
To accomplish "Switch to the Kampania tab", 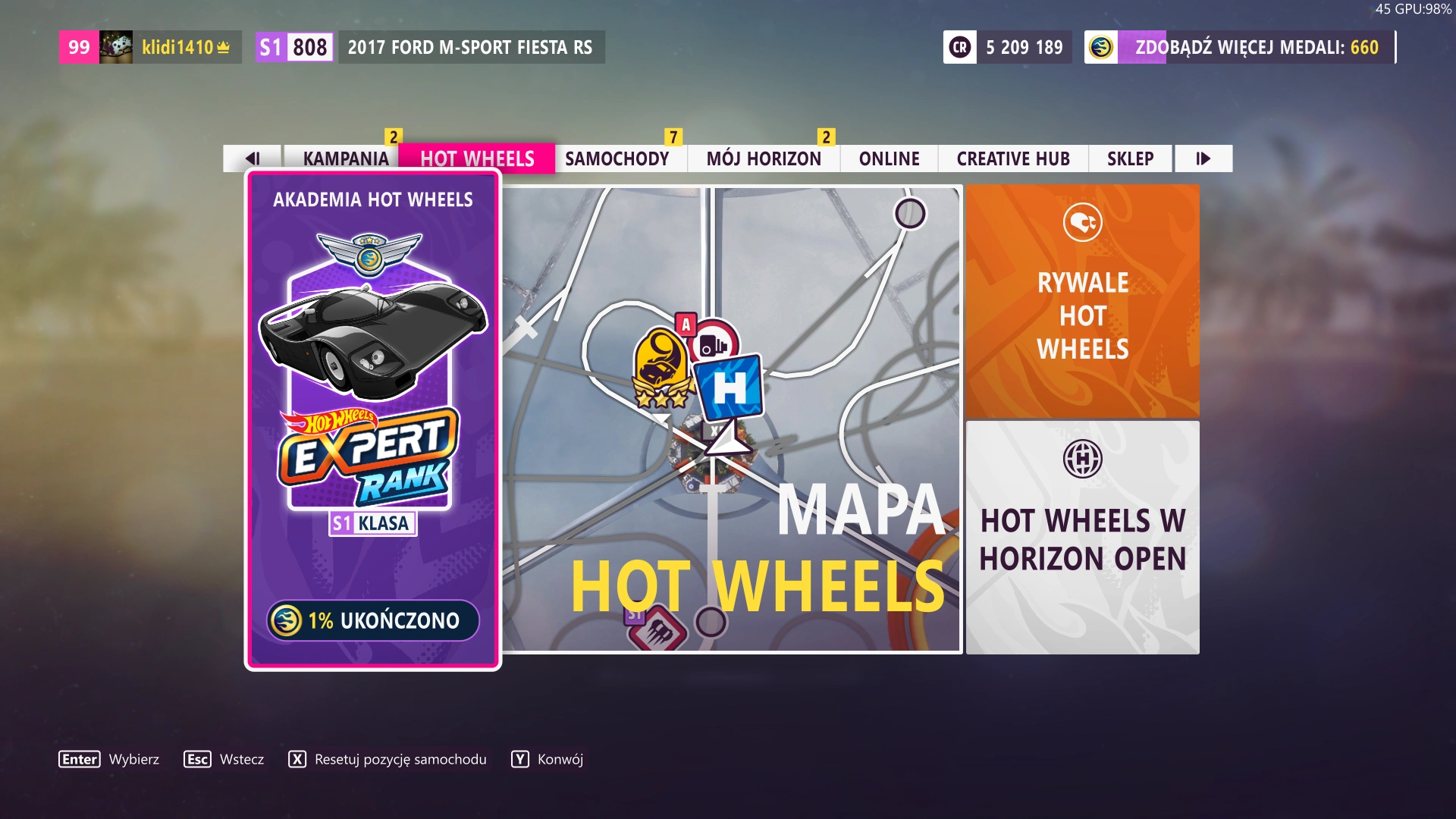I will [x=345, y=158].
